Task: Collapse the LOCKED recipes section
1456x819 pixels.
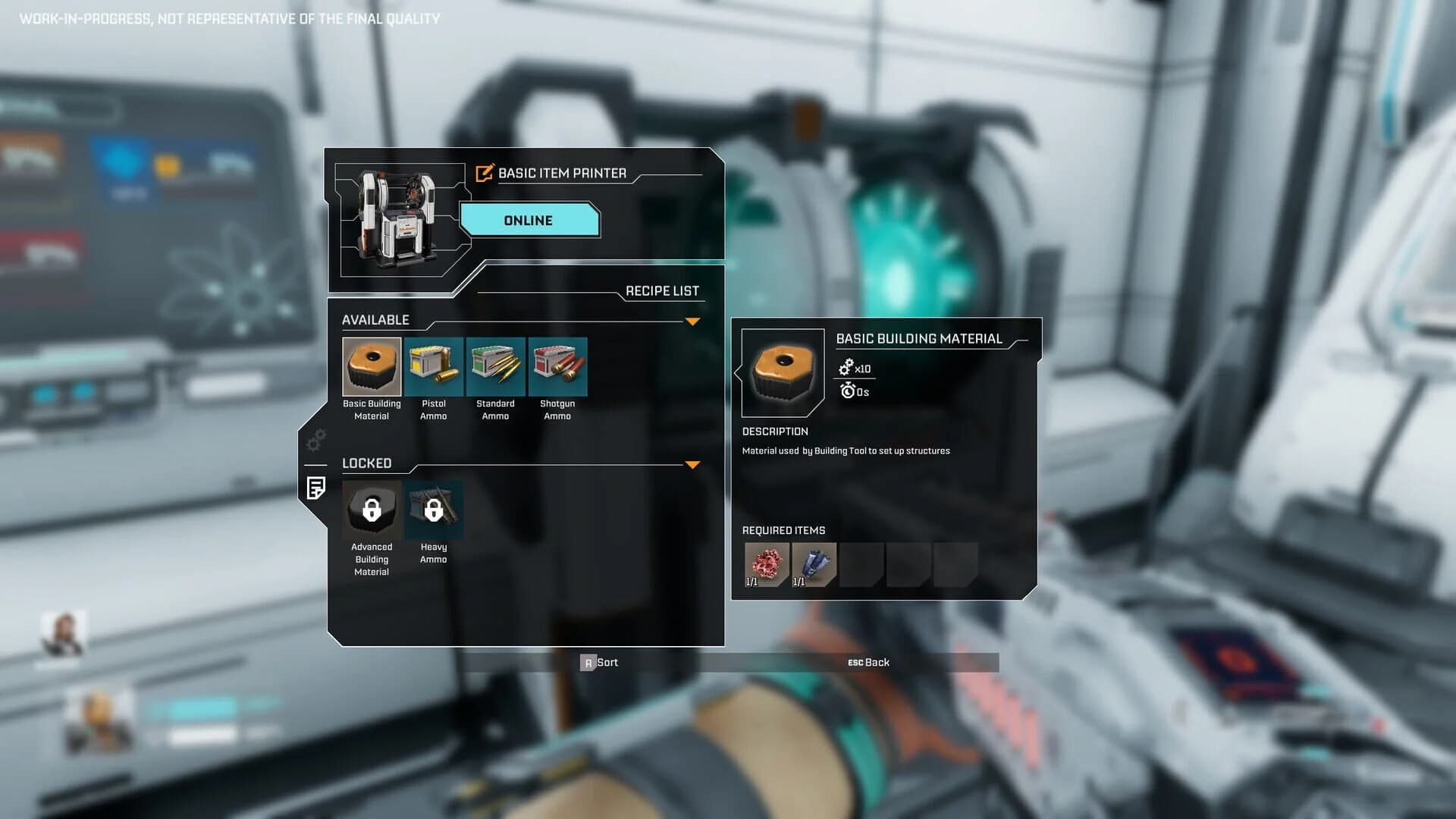Action: coord(692,464)
